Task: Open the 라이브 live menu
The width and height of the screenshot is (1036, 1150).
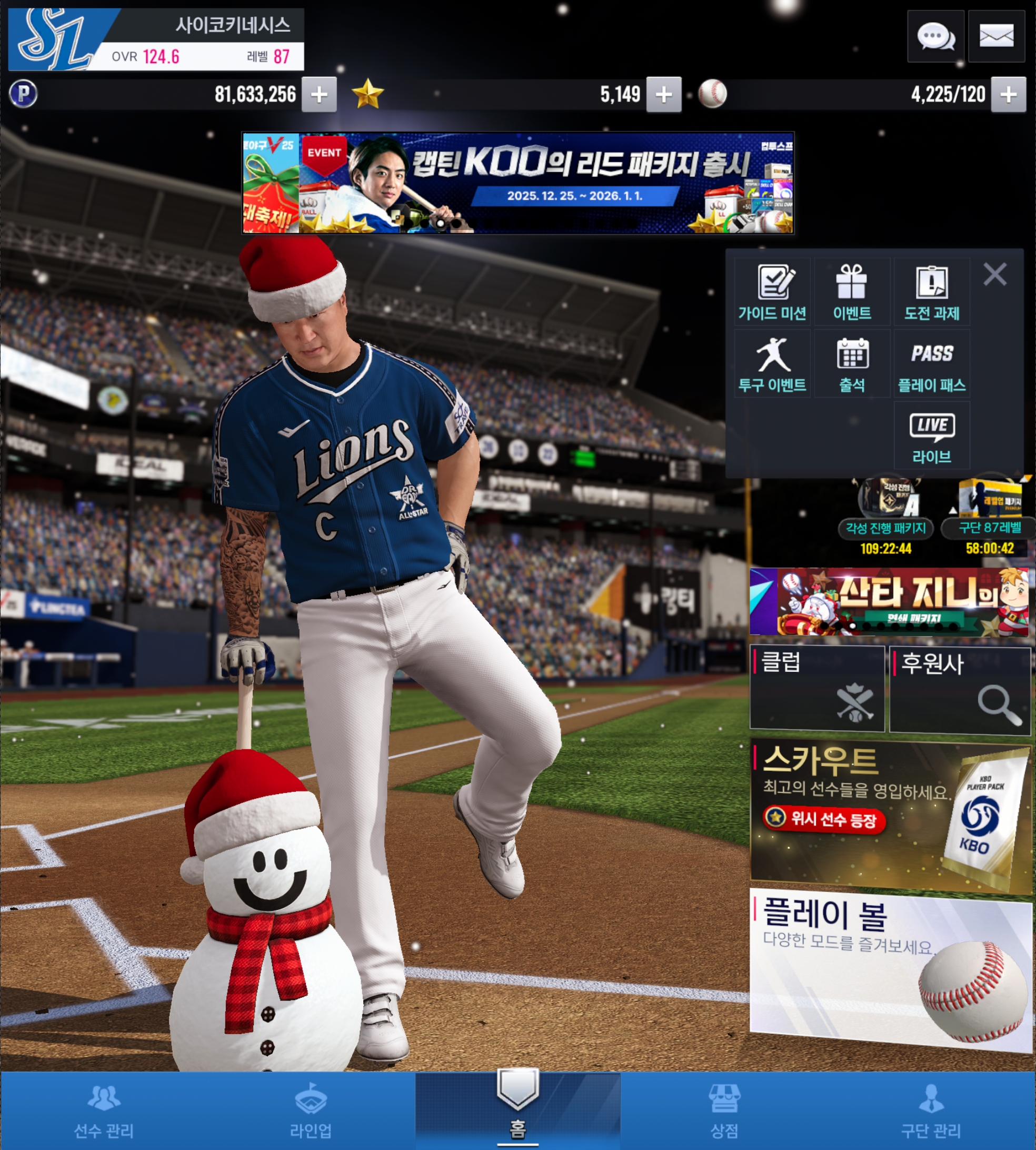Action: tap(932, 436)
